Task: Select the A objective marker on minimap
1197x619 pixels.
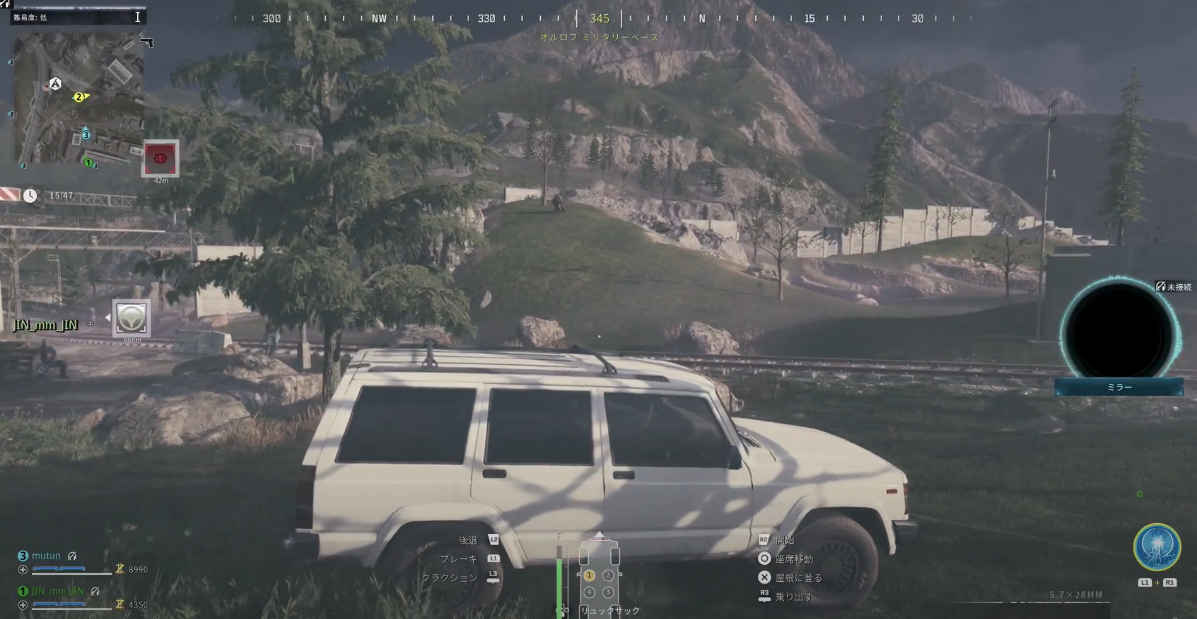Action: pos(55,84)
